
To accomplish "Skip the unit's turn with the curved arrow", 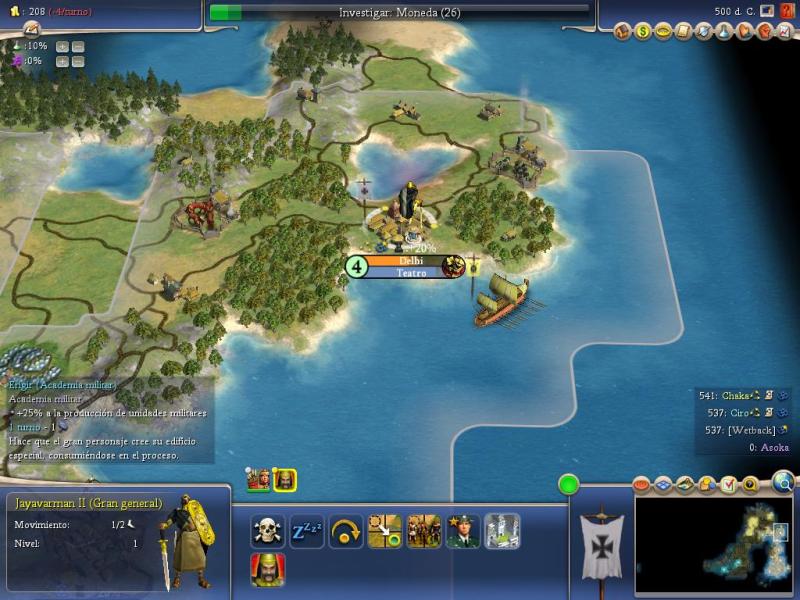I will click(x=346, y=530).
